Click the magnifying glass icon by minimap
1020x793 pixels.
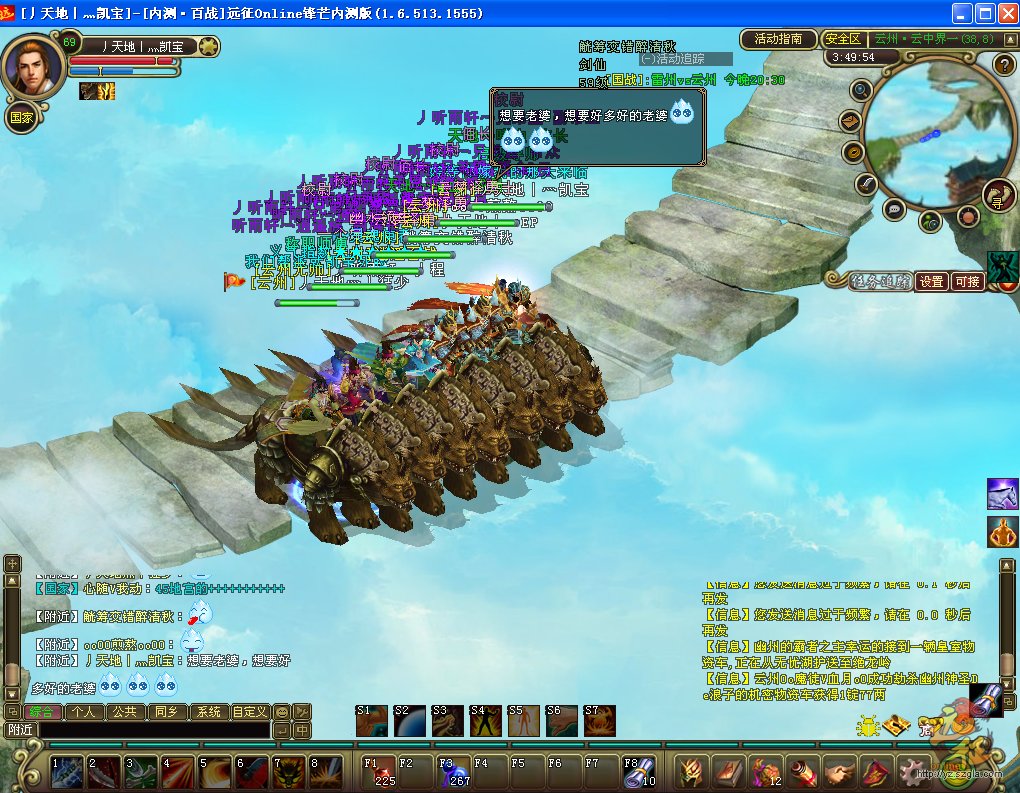tap(860, 90)
